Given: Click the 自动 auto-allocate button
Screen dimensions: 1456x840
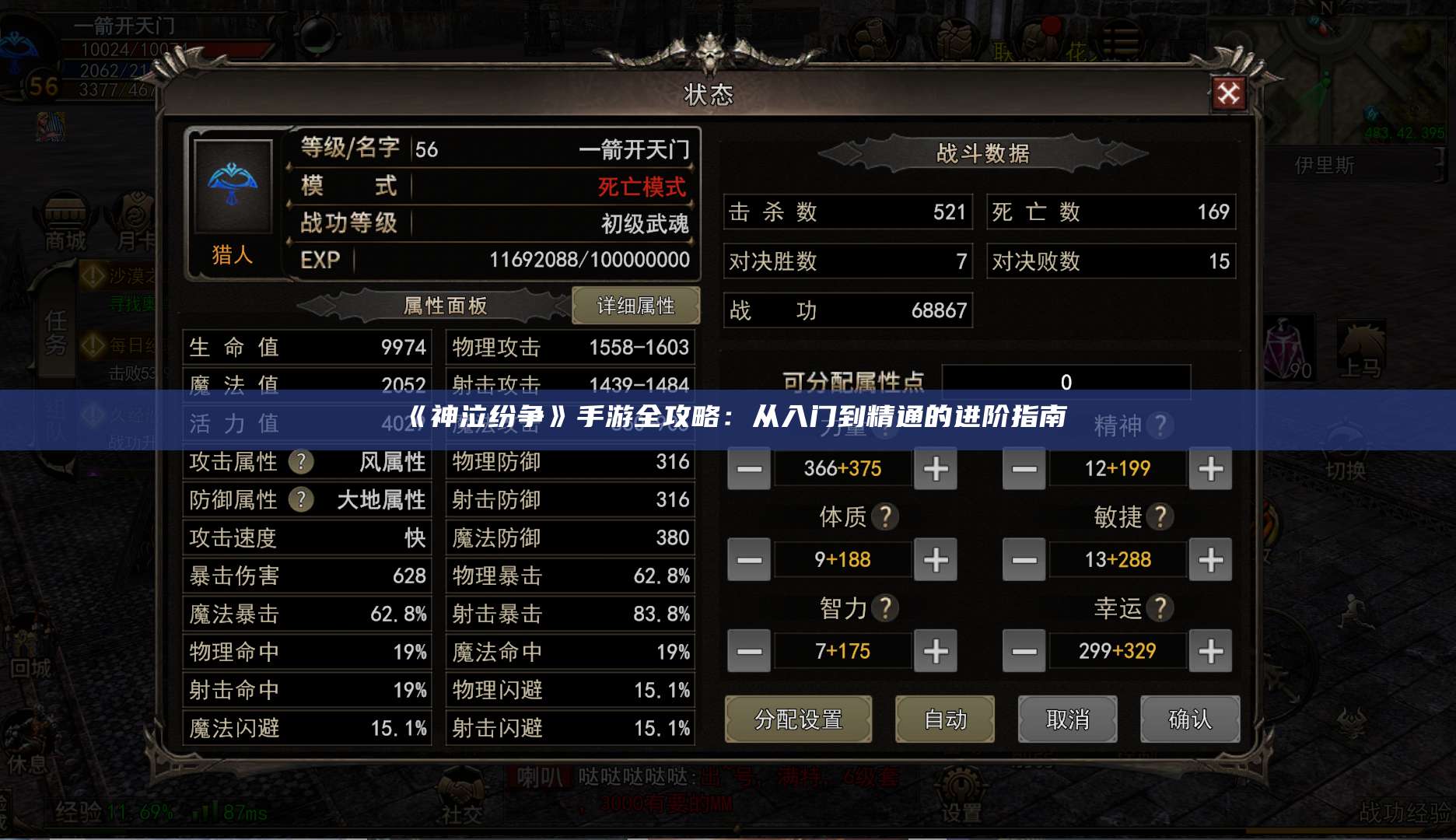Looking at the screenshot, I should (946, 719).
